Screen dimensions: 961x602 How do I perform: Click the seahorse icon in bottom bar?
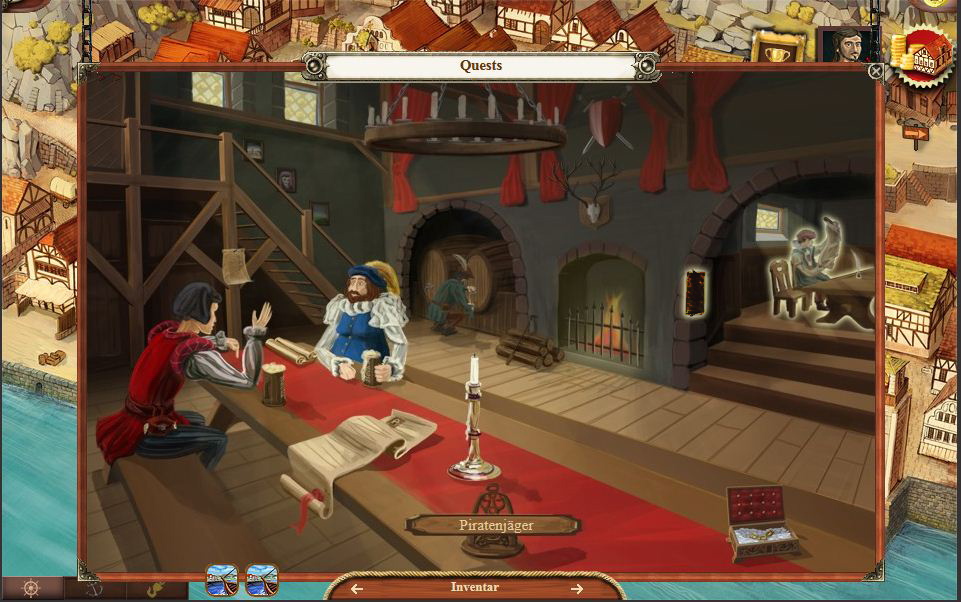tap(157, 590)
